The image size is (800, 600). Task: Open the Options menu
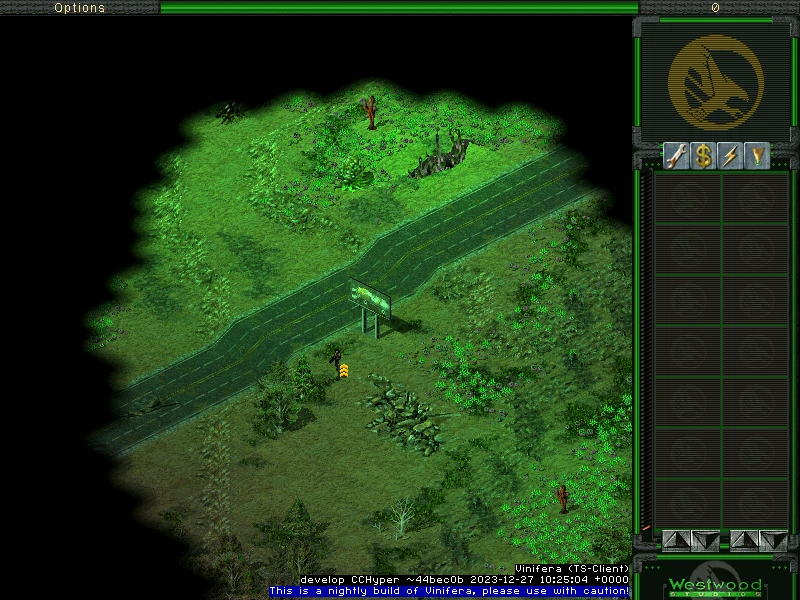79,7
